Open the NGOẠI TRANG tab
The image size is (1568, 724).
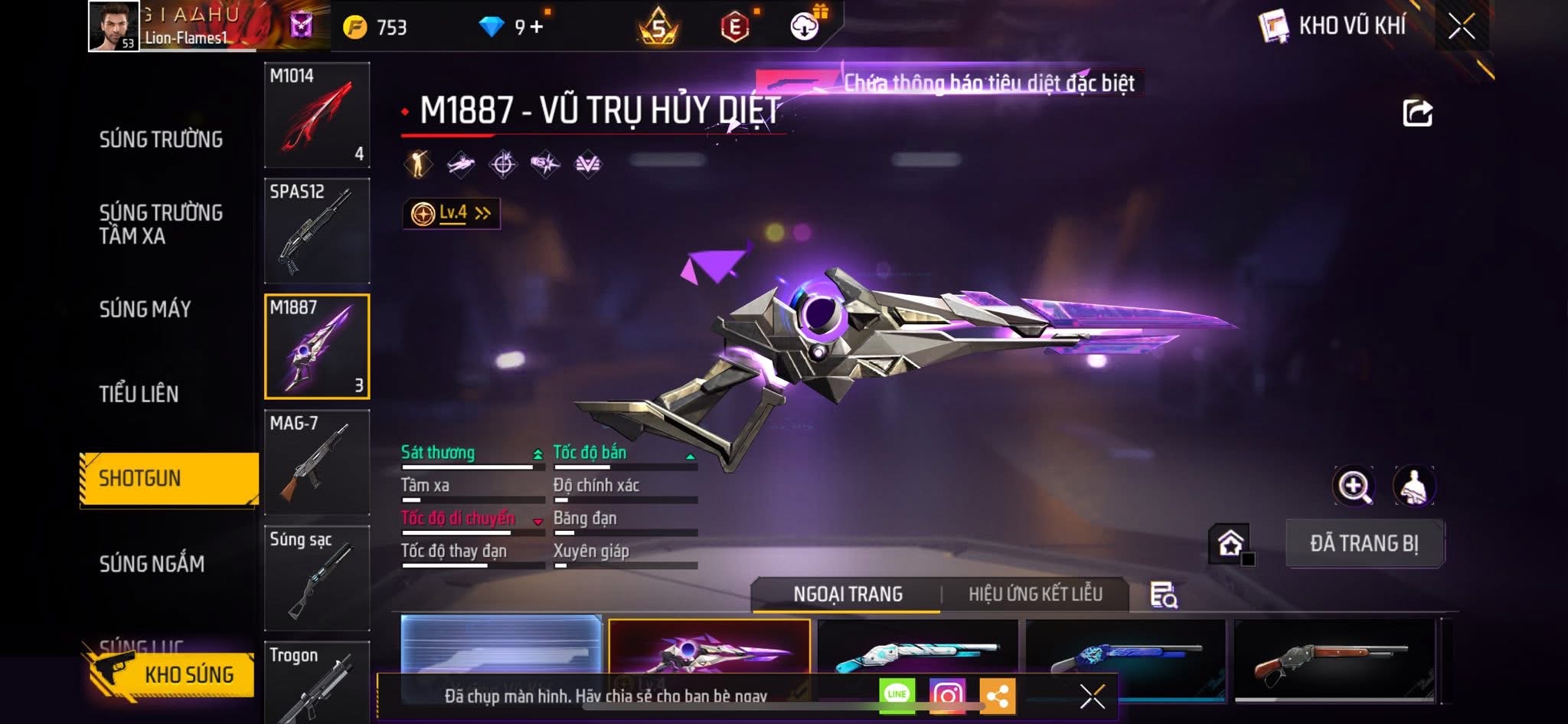tap(848, 595)
